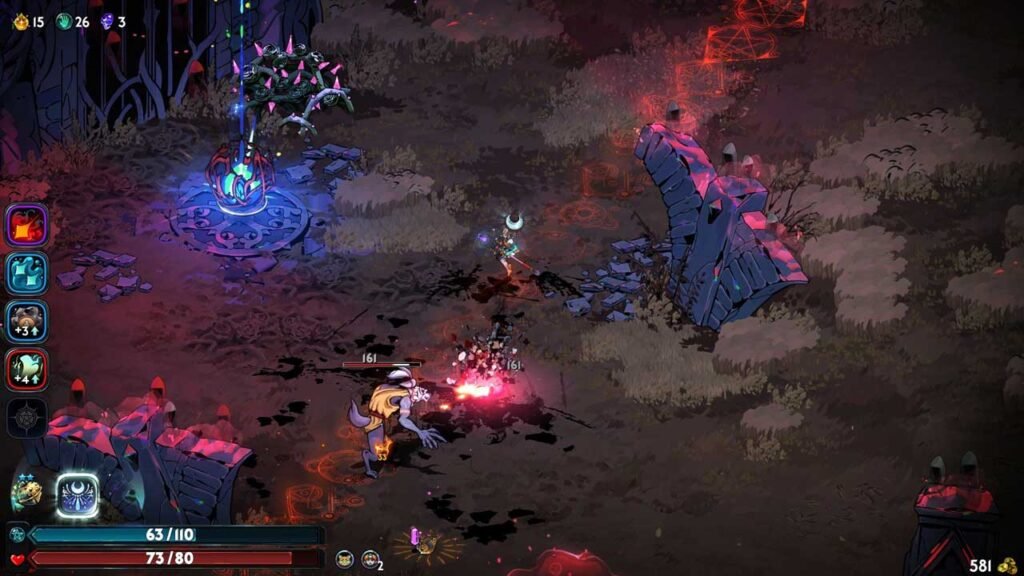The height and width of the screenshot is (576, 1024).
Task: Activate the glowing crescent moon Hex icon
Action: (77, 494)
